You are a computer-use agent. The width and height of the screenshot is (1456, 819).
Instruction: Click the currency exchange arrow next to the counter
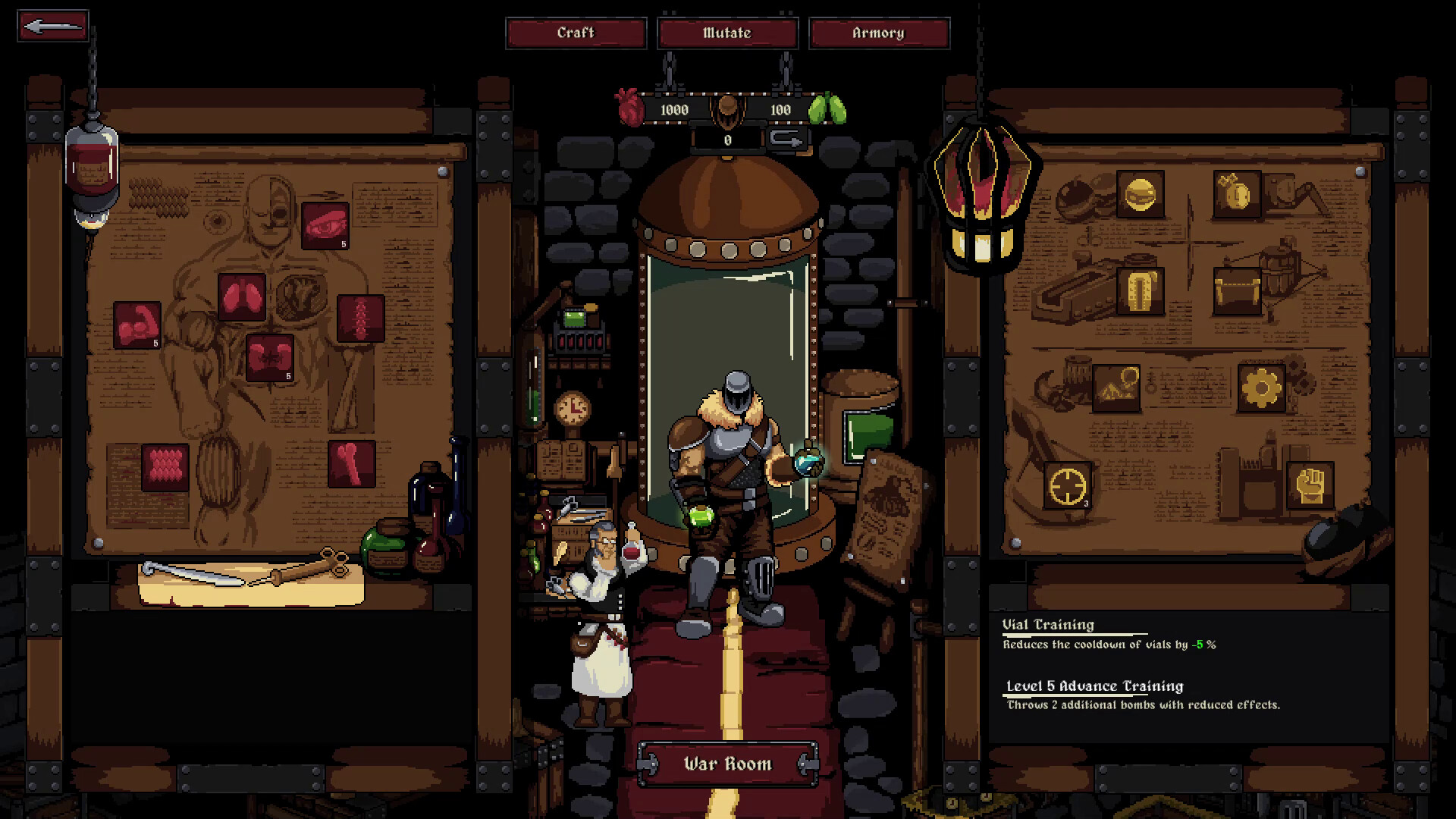(789, 140)
